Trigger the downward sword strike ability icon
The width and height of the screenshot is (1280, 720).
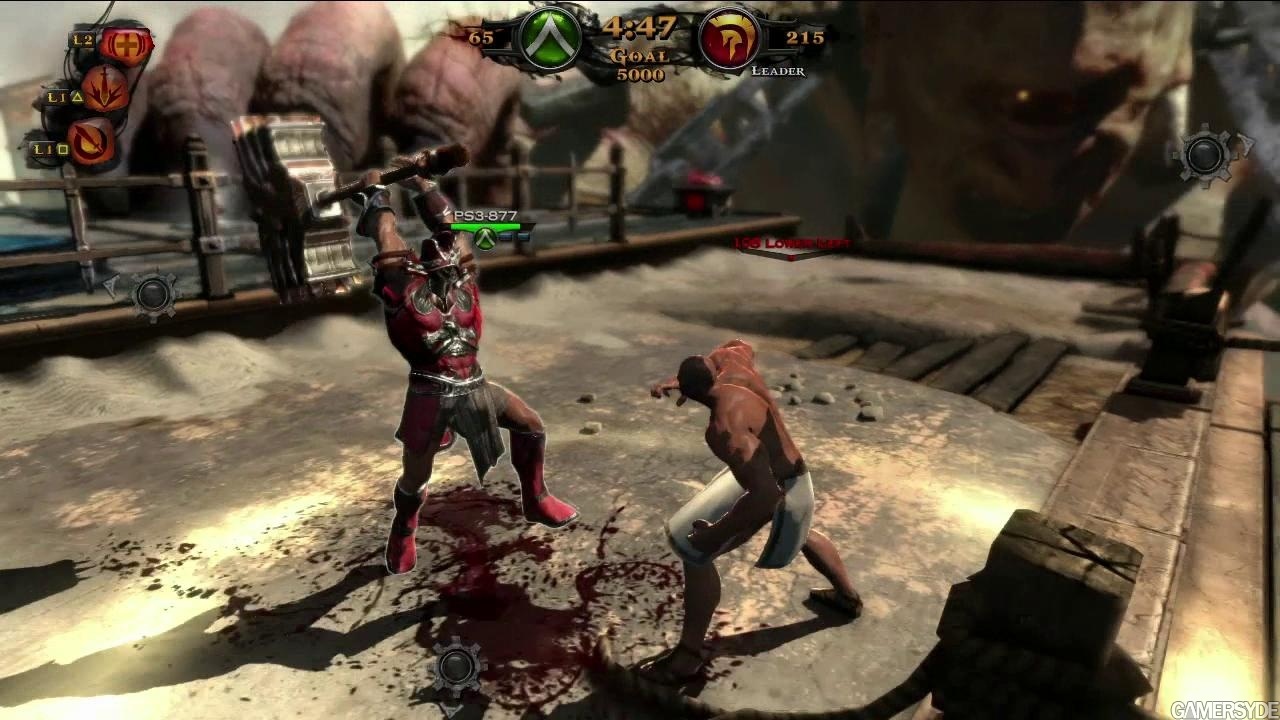point(105,89)
